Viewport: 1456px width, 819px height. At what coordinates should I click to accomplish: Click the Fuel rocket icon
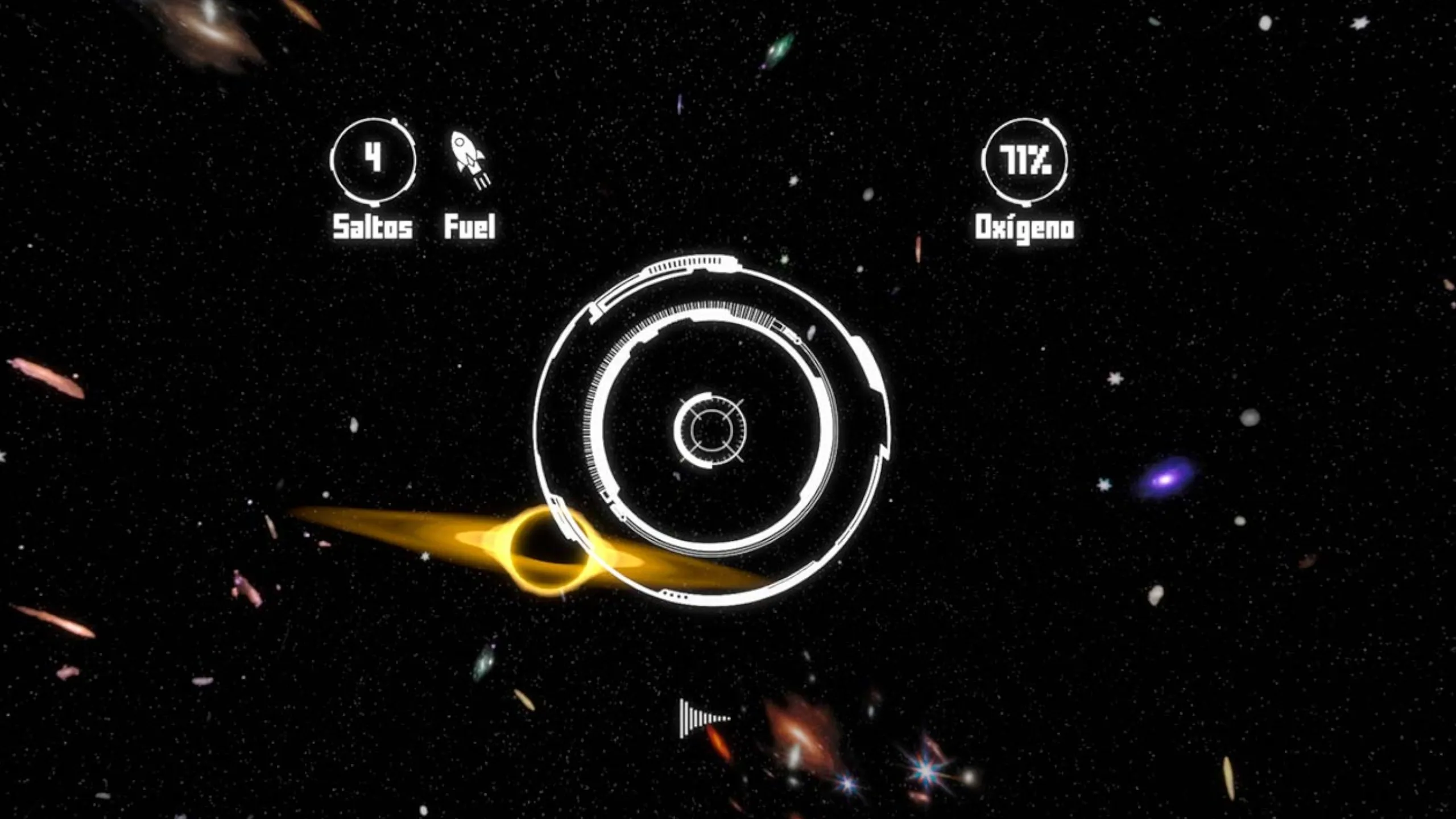pyautogui.click(x=470, y=159)
